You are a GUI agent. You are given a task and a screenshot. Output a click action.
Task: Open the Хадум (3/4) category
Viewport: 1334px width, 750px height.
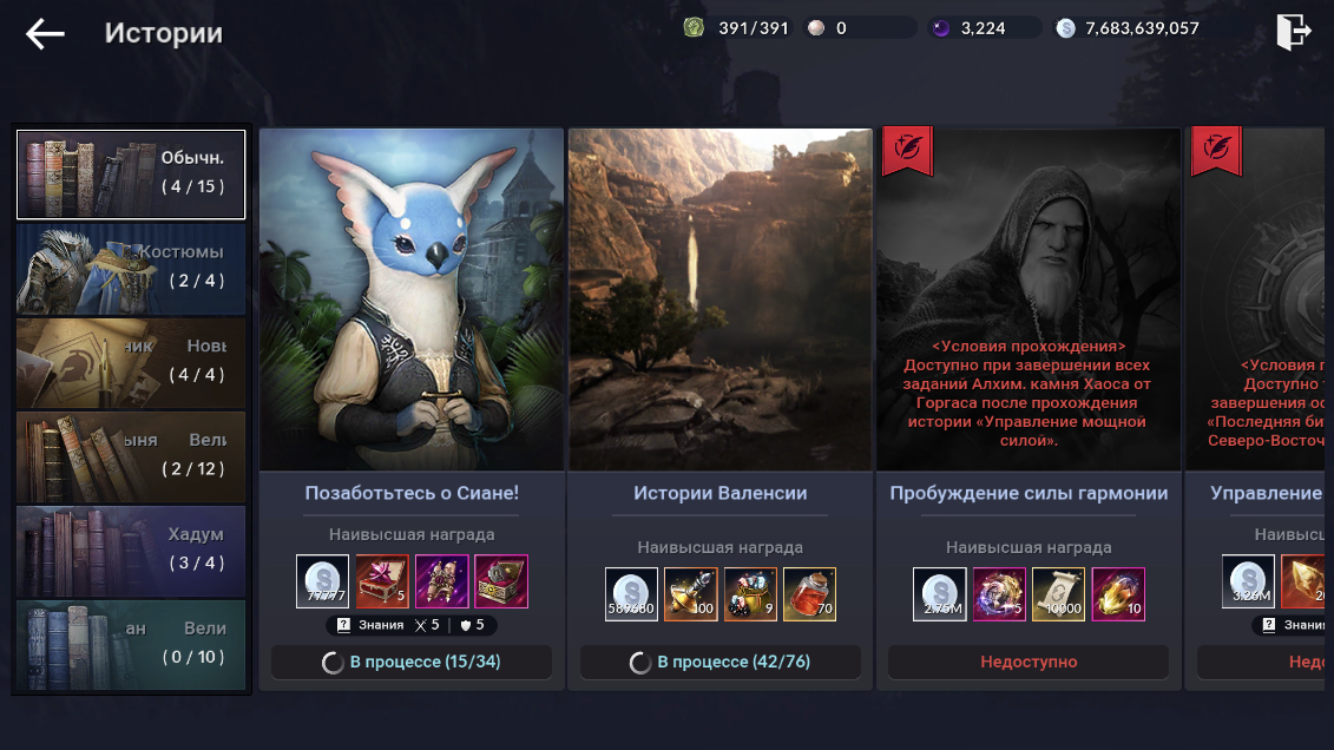131,551
